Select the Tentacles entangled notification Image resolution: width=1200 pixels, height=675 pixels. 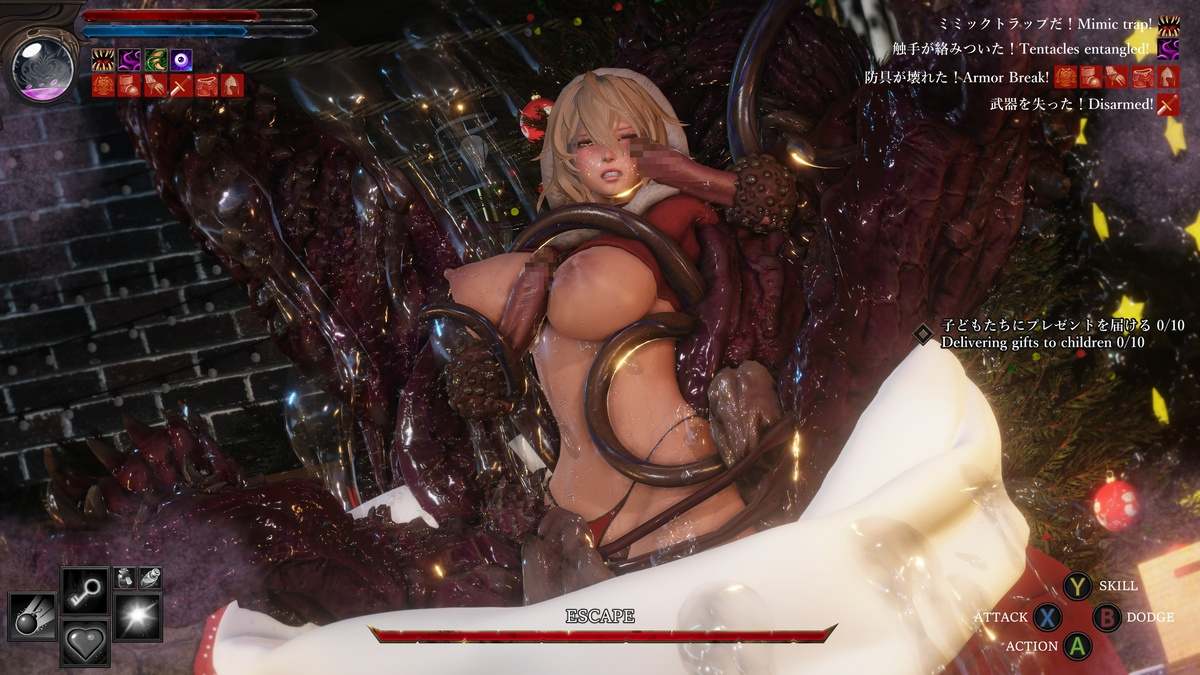(x=1023, y=48)
